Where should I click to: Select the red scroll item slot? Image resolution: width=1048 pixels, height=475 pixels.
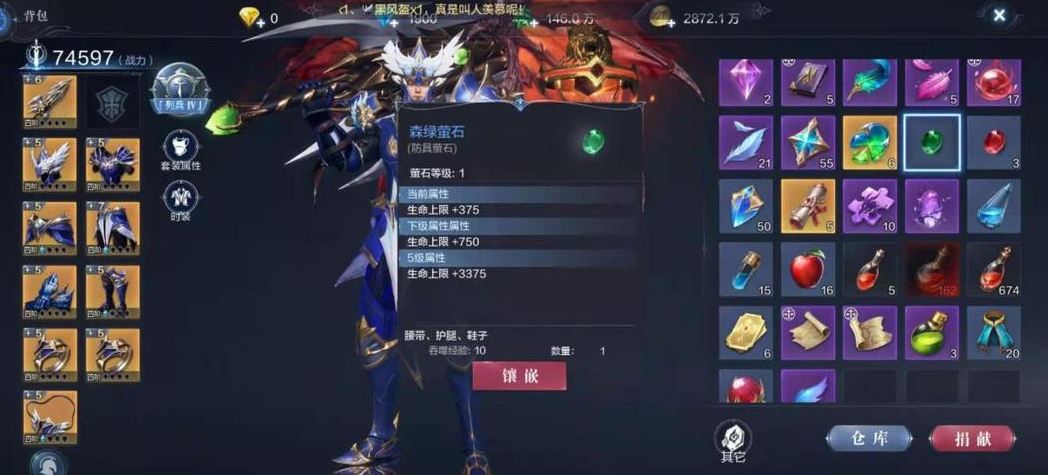click(x=807, y=205)
